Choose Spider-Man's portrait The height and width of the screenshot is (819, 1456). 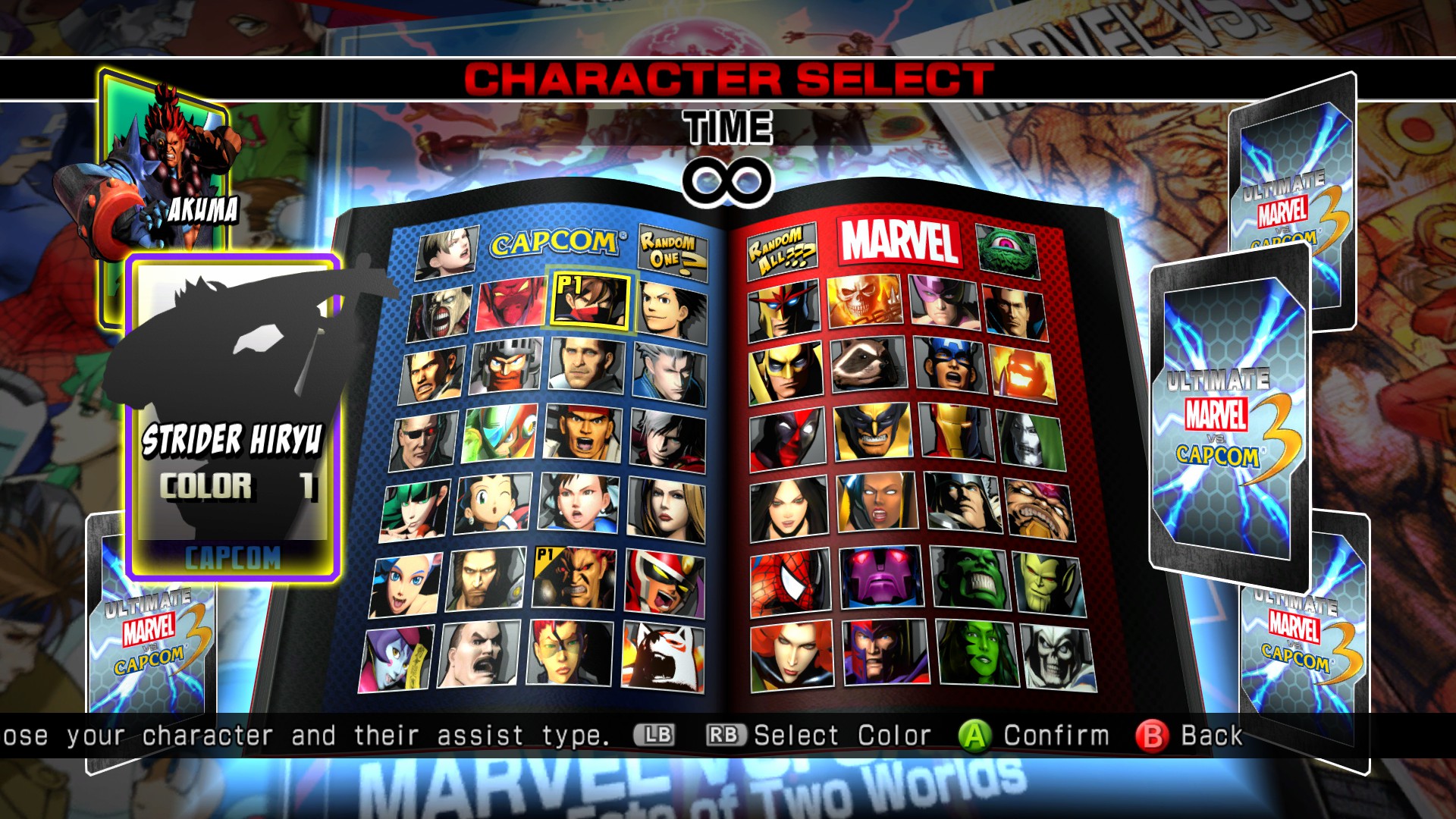[x=790, y=584]
